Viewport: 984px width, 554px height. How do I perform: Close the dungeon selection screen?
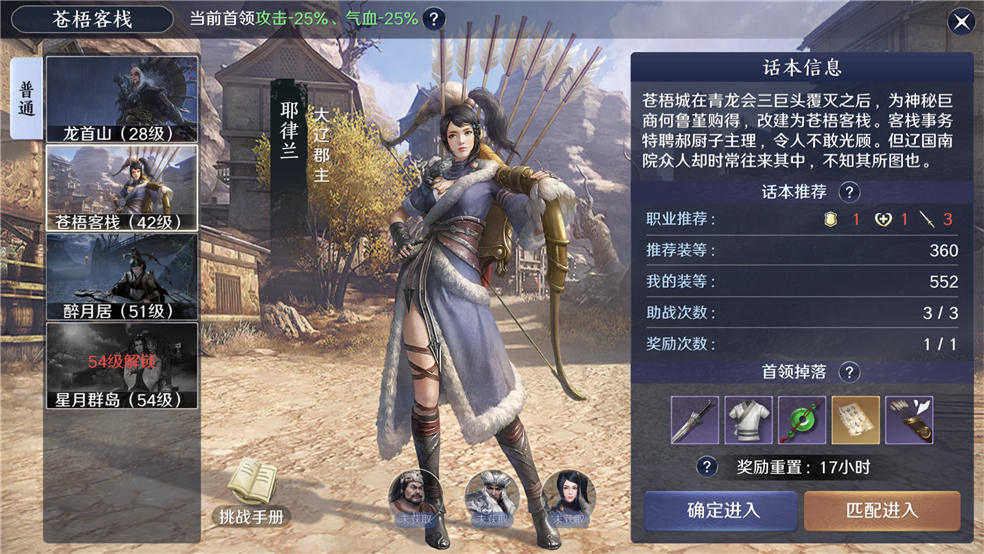click(x=961, y=21)
